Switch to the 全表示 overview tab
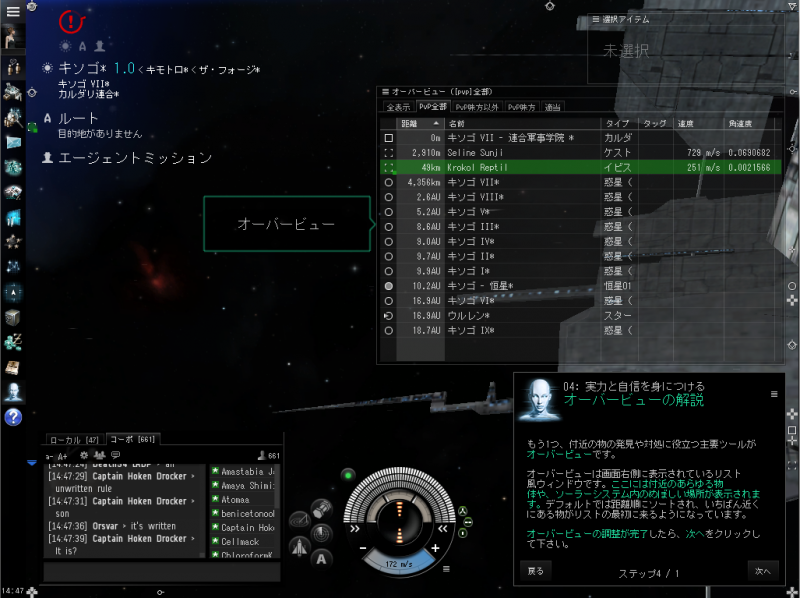This screenshot has height=598, width=800. [397, 106]
